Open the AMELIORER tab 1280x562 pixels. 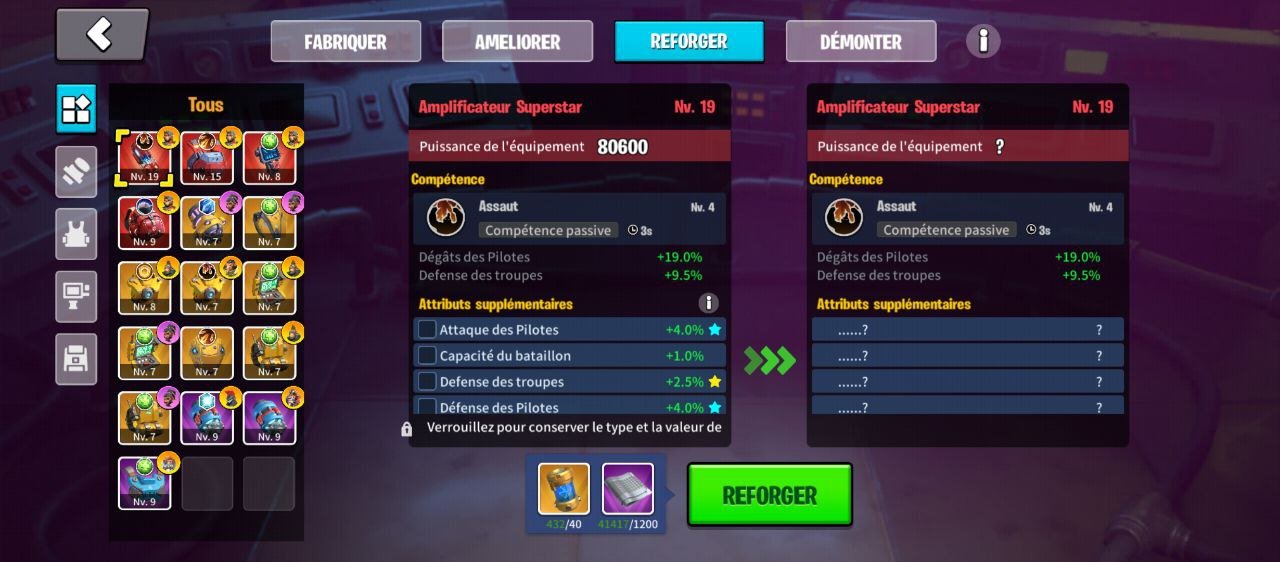(x=517, y=42)
